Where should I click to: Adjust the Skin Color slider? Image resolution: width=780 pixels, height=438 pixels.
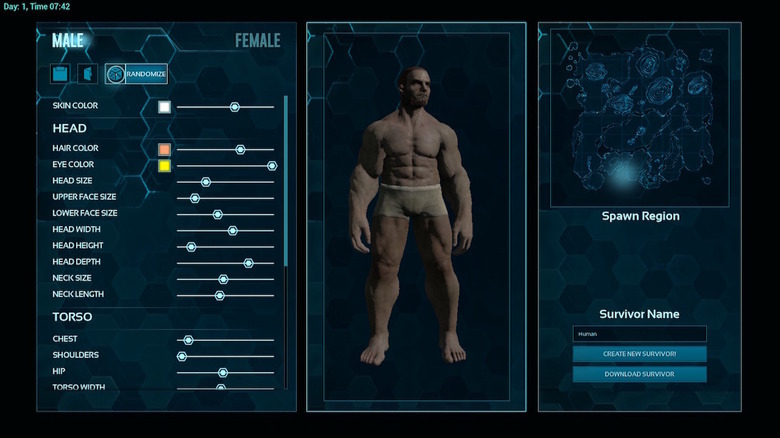234,107
